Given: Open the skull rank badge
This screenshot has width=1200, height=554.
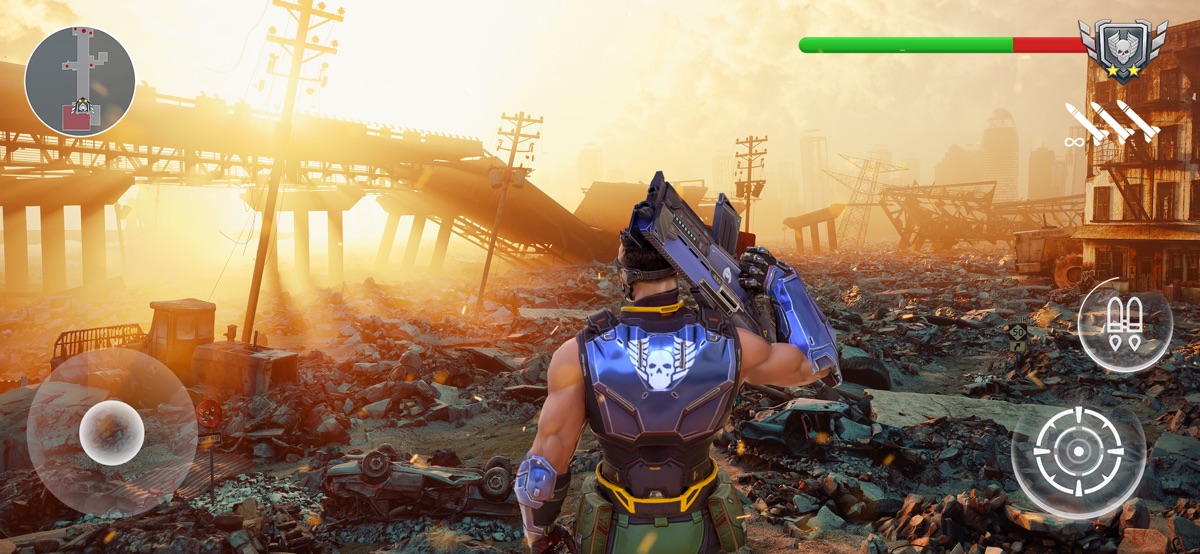Looking at the screenshot, I should [1123, 48].
